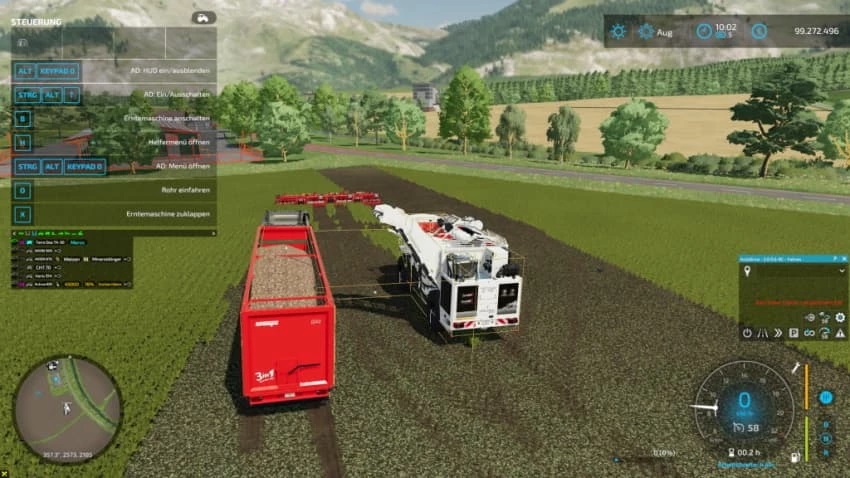Toggle the AutoDrive infinity loop mode
The image size is (850, 478).
808,332
